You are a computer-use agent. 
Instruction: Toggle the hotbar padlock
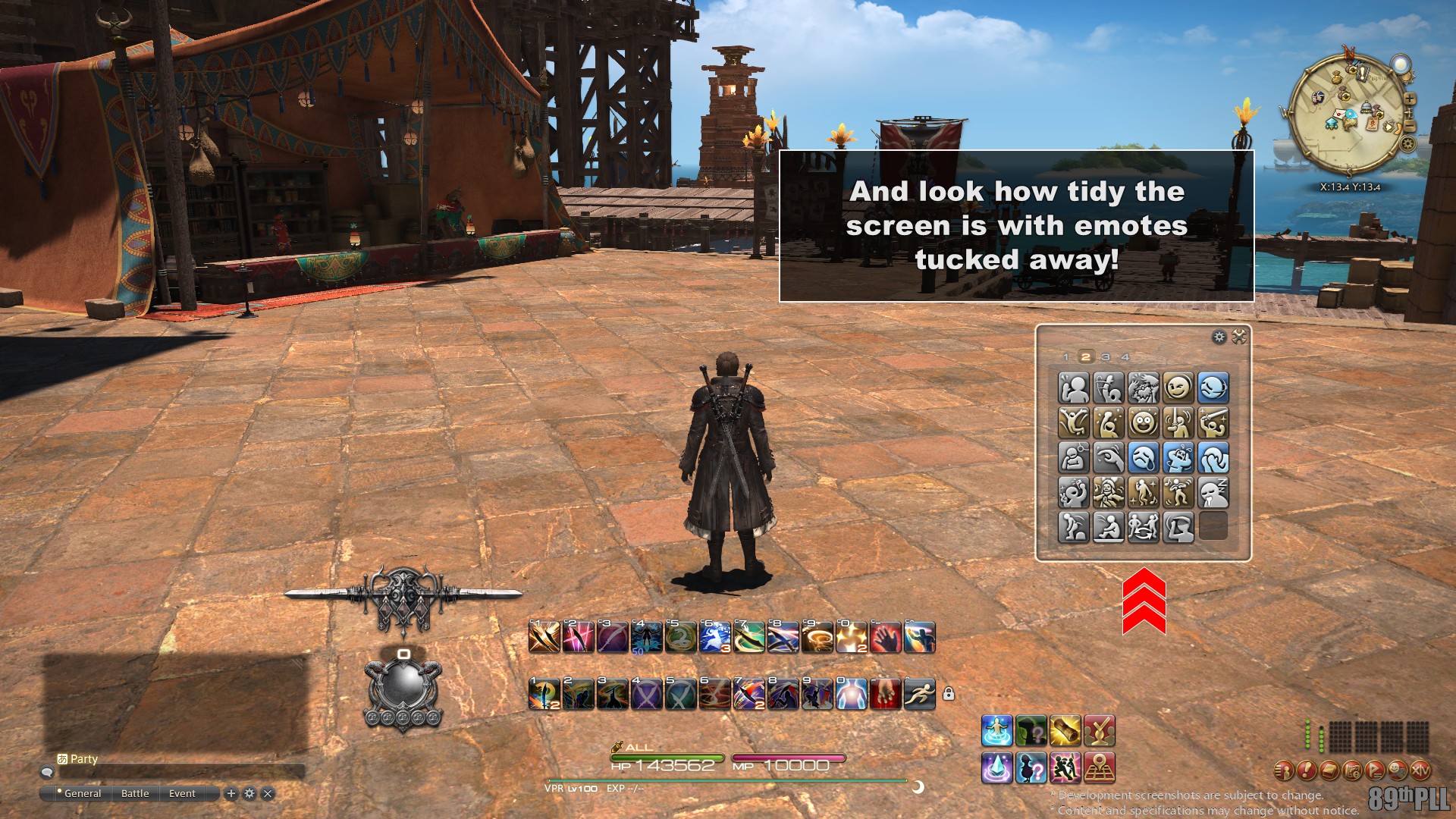[x=949, y=694]
